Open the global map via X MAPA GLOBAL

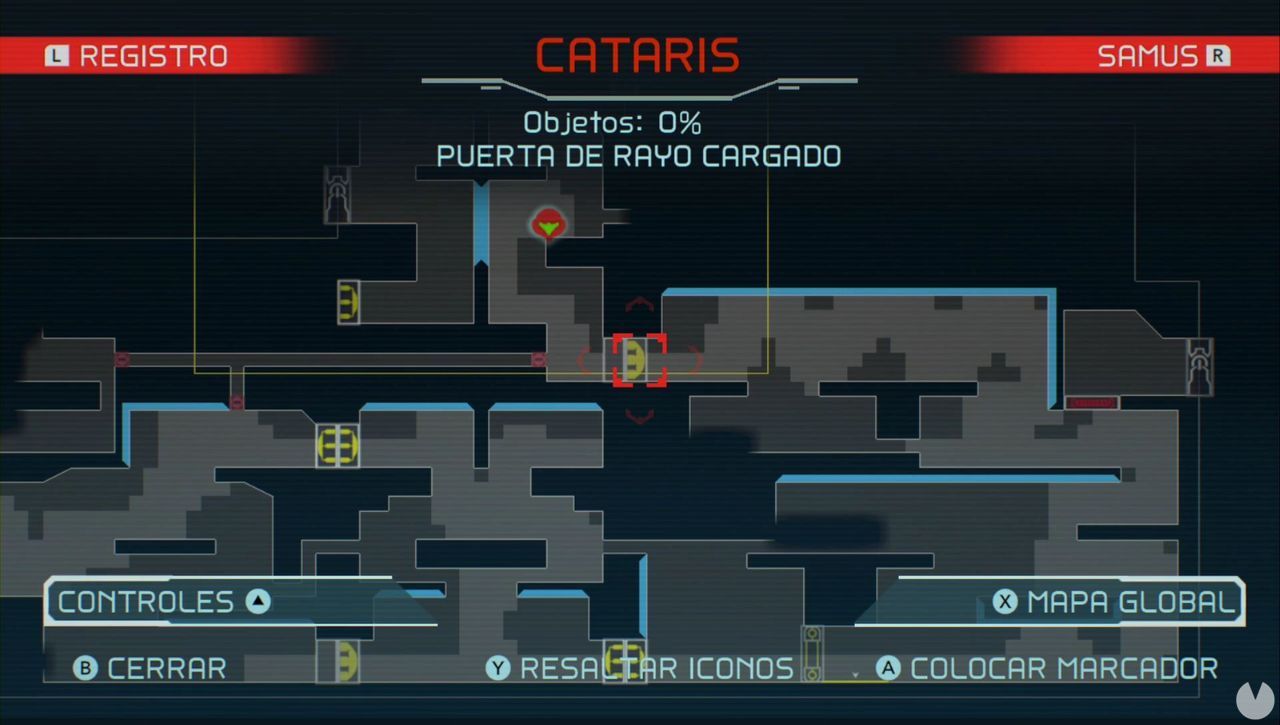pos(1113,601)
